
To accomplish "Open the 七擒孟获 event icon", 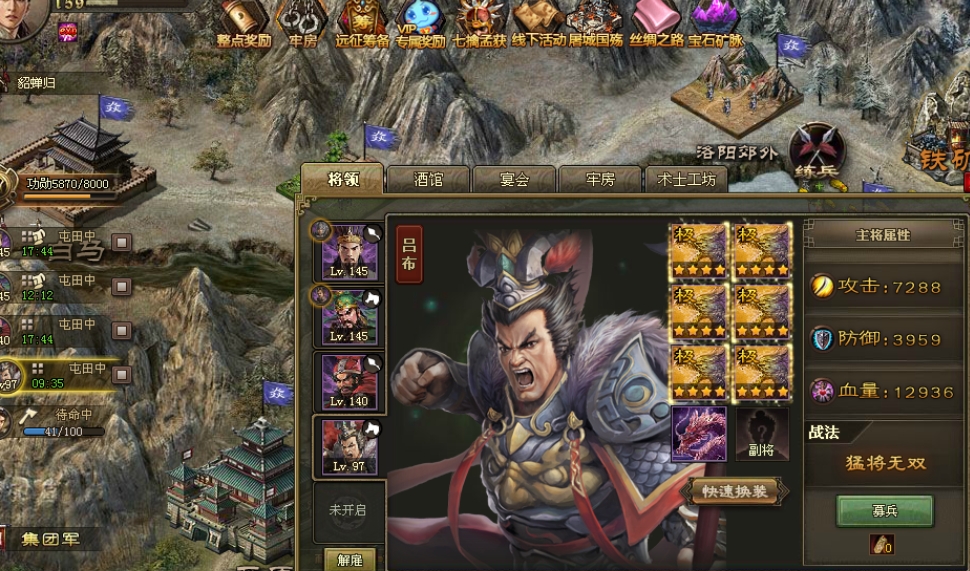I will click(x=479, y=22).
